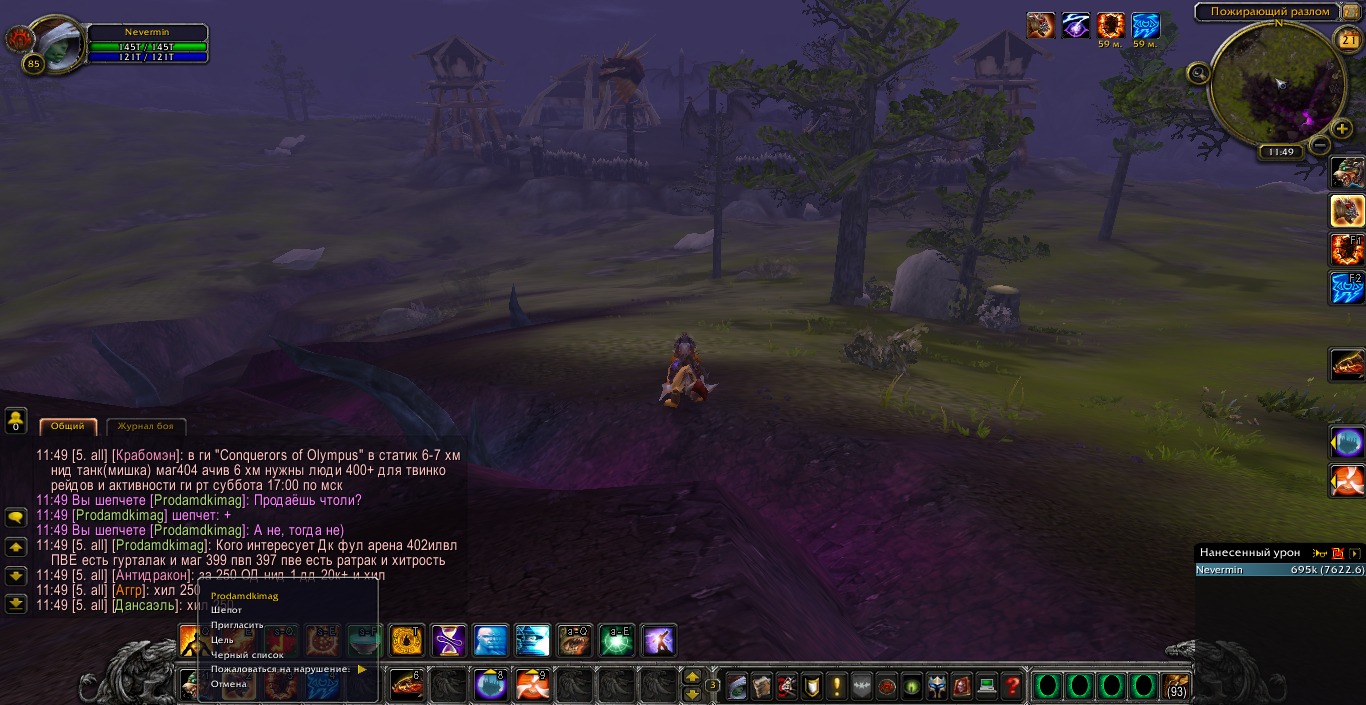This screenshot has width=1366, height=705.
Task: Click the minimap tracking magnifier button
Action: [x=1199, y=72]
